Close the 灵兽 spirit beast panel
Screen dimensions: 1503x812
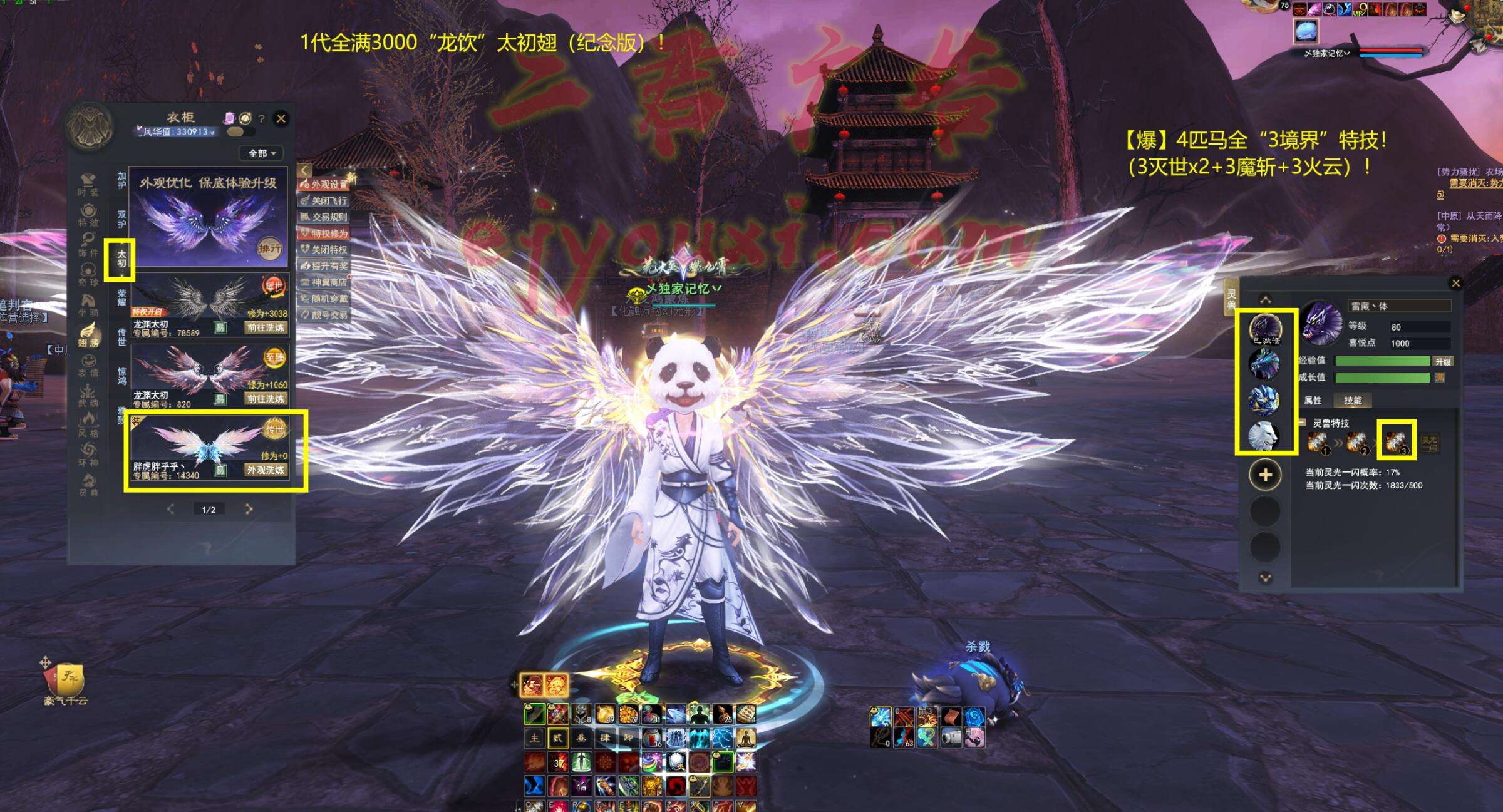click(x=1455, y=284)
